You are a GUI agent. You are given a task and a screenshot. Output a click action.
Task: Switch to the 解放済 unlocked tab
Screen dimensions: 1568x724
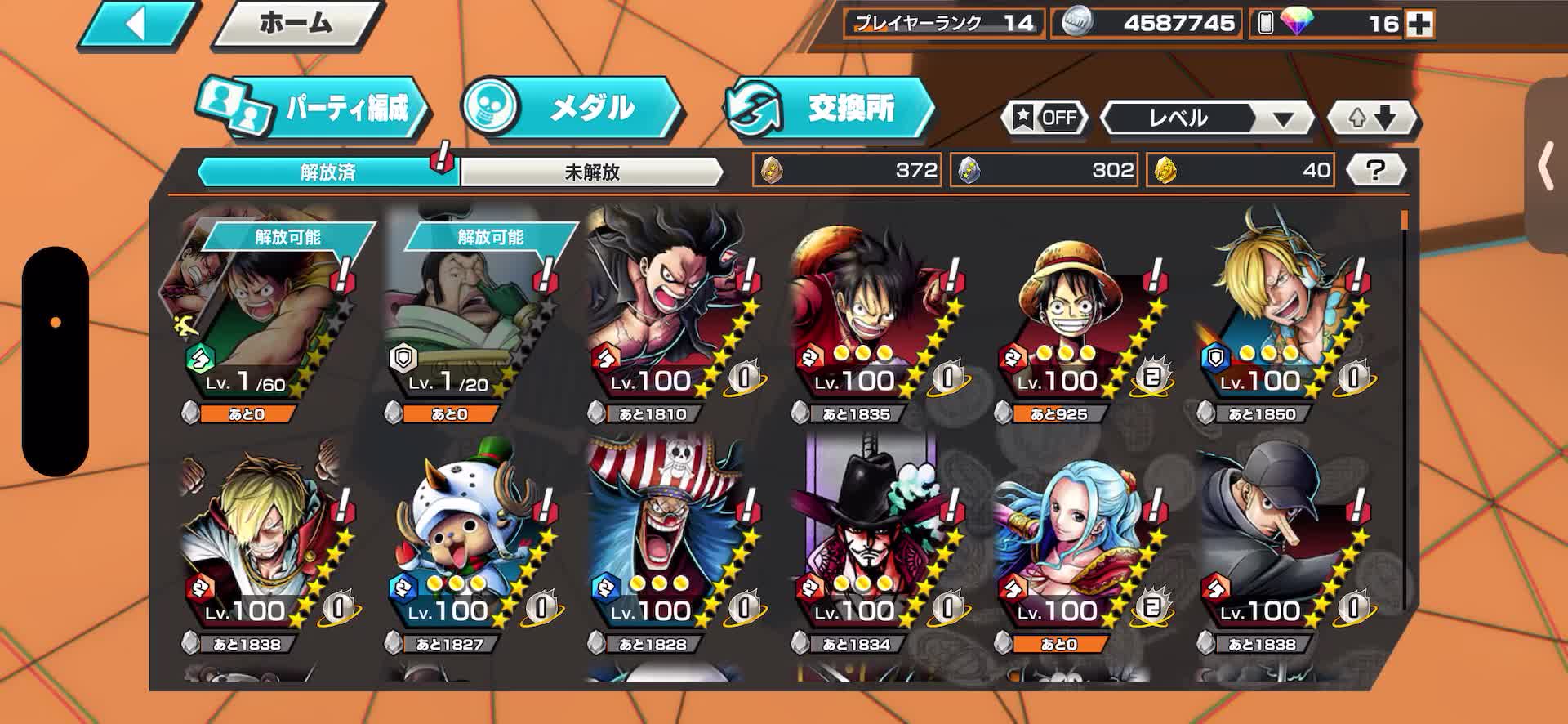327,172
